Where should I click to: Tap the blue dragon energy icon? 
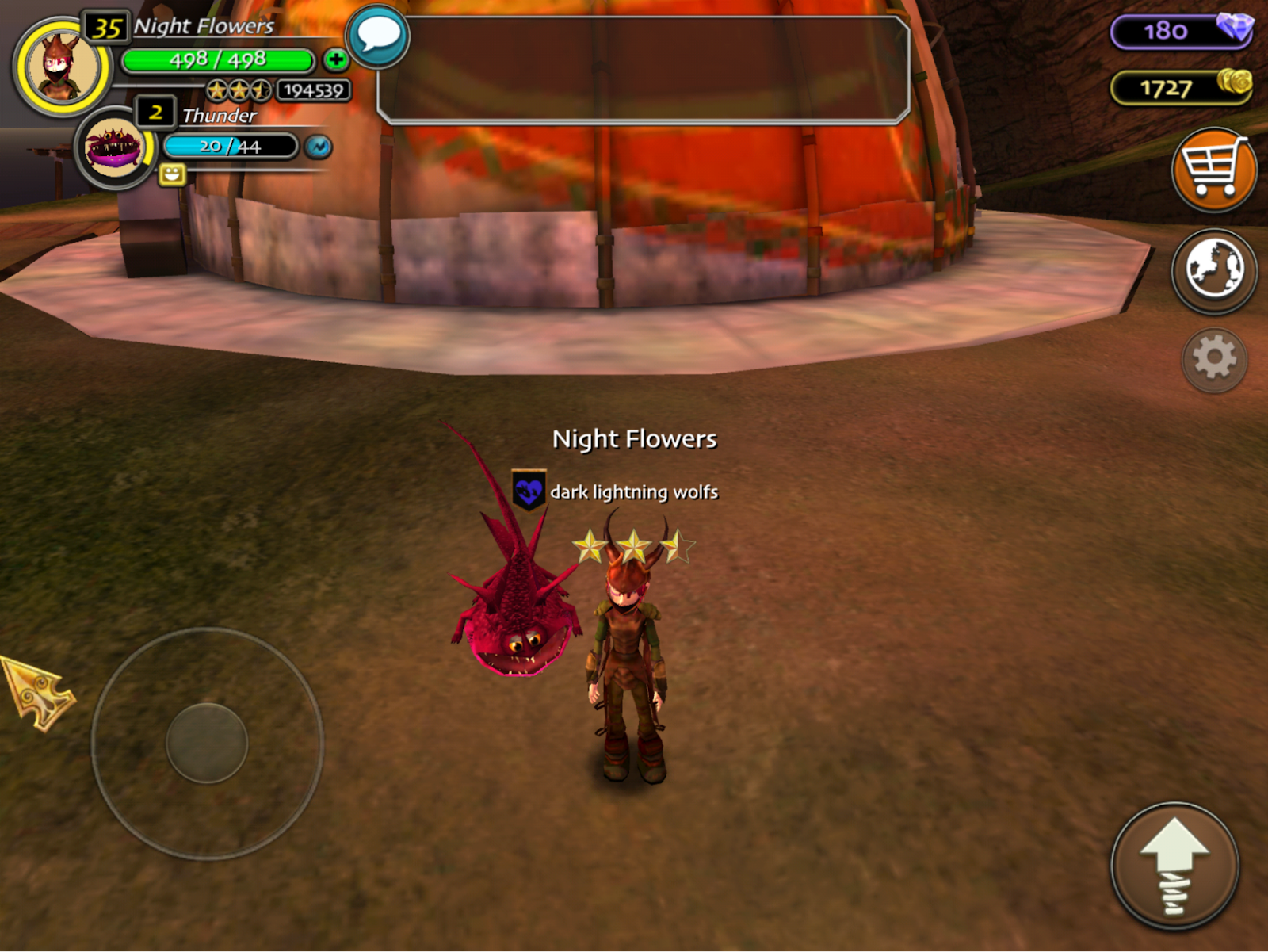point(319,147)
